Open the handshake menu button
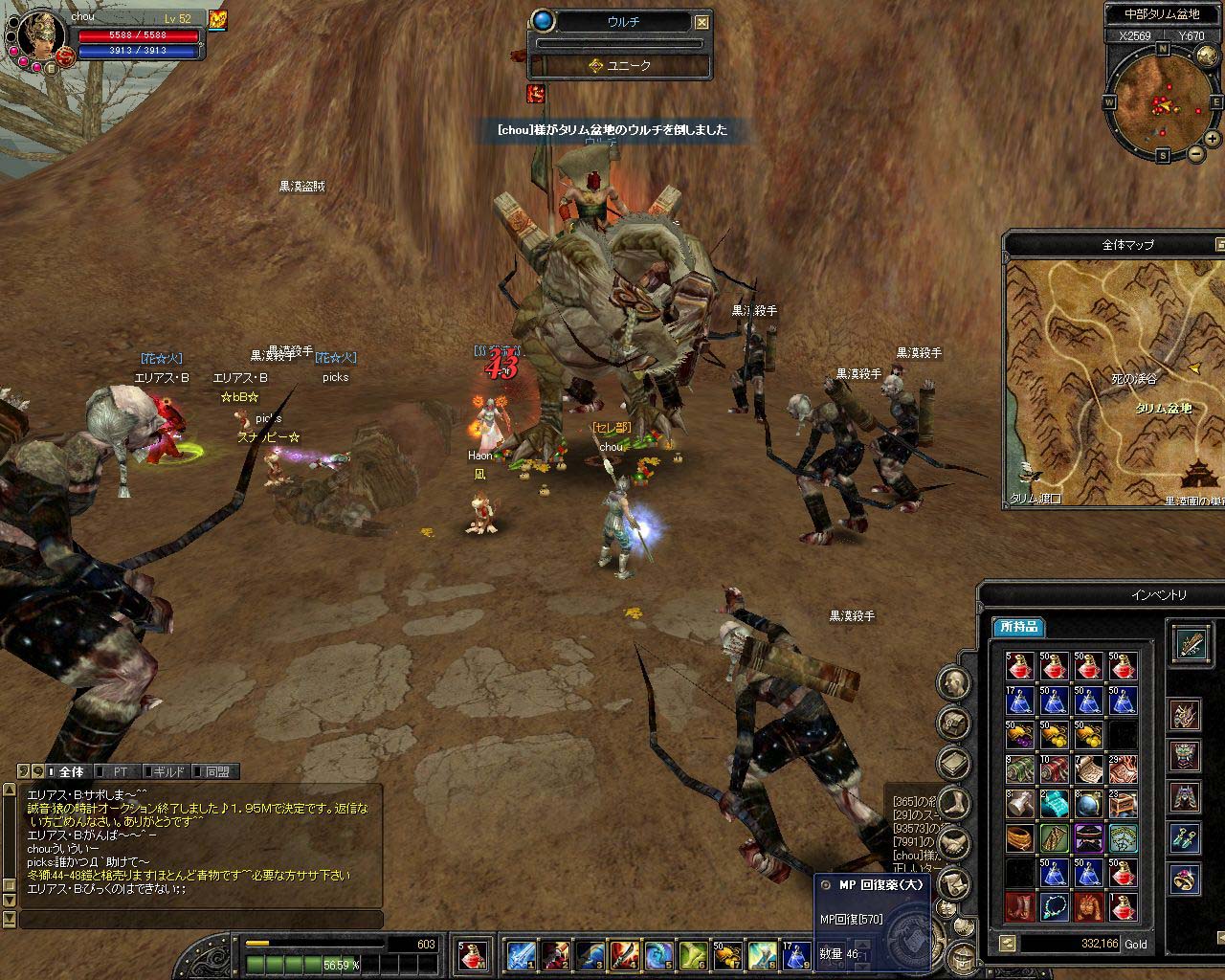Screen dimensions: 1225x980 [x=953, y=844]
